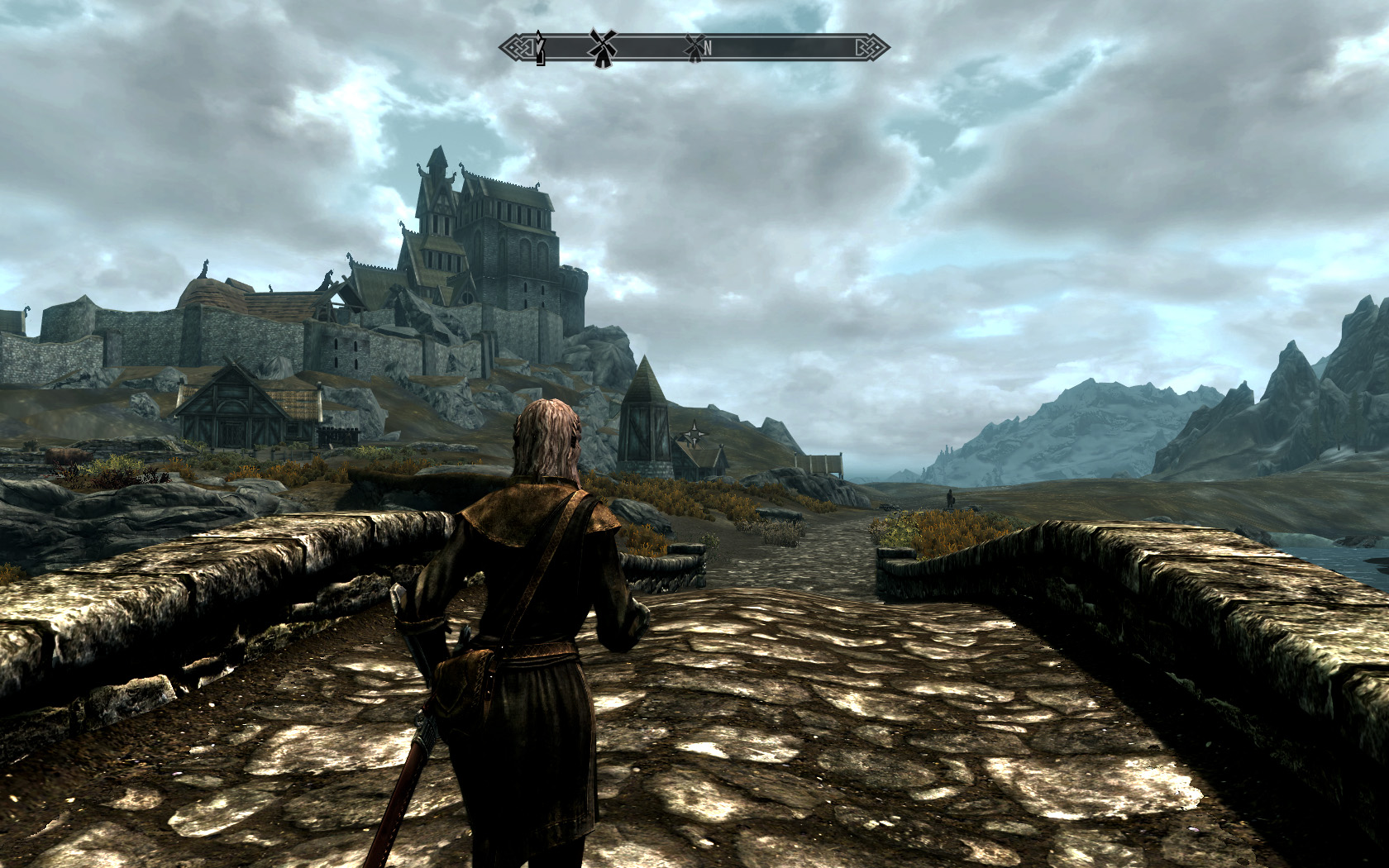Select the tower marker on the compass
This screenshot has height=868, width=1389.
click(x=540, y=48)
